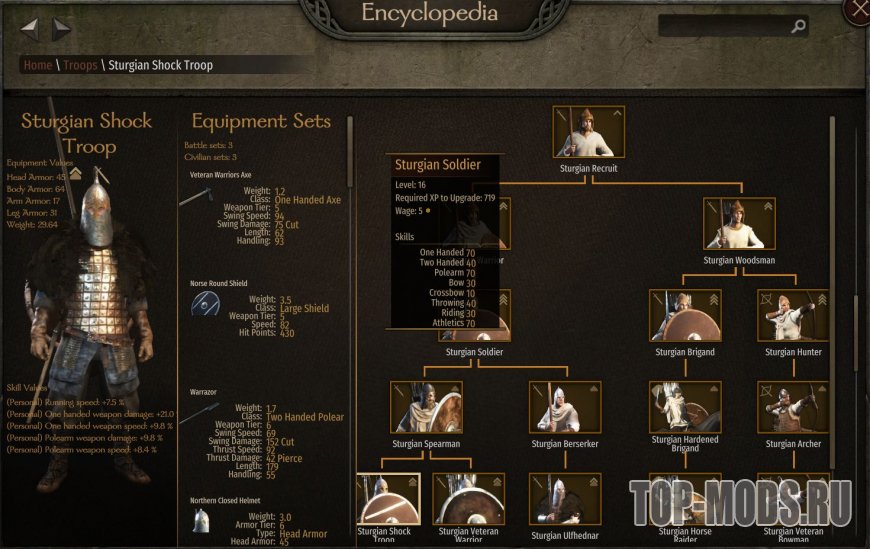Select the Sturgian Berserker troop portrait
The height and width of the screenshot is (549, 870).
tap(565, 406)
